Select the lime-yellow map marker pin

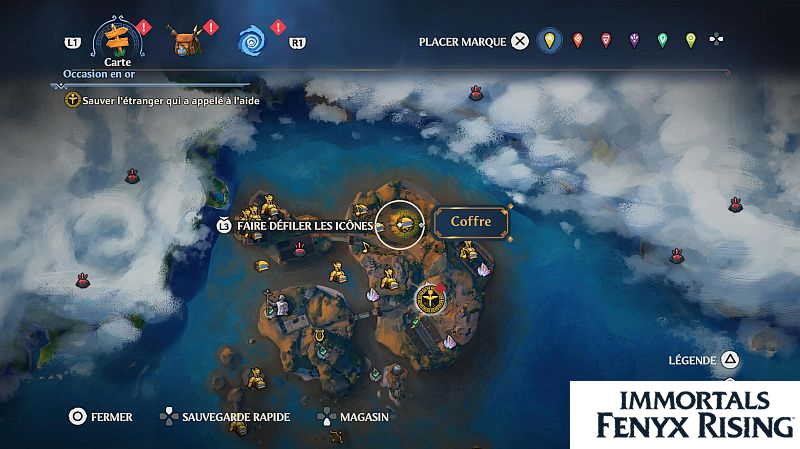point(690,41)
